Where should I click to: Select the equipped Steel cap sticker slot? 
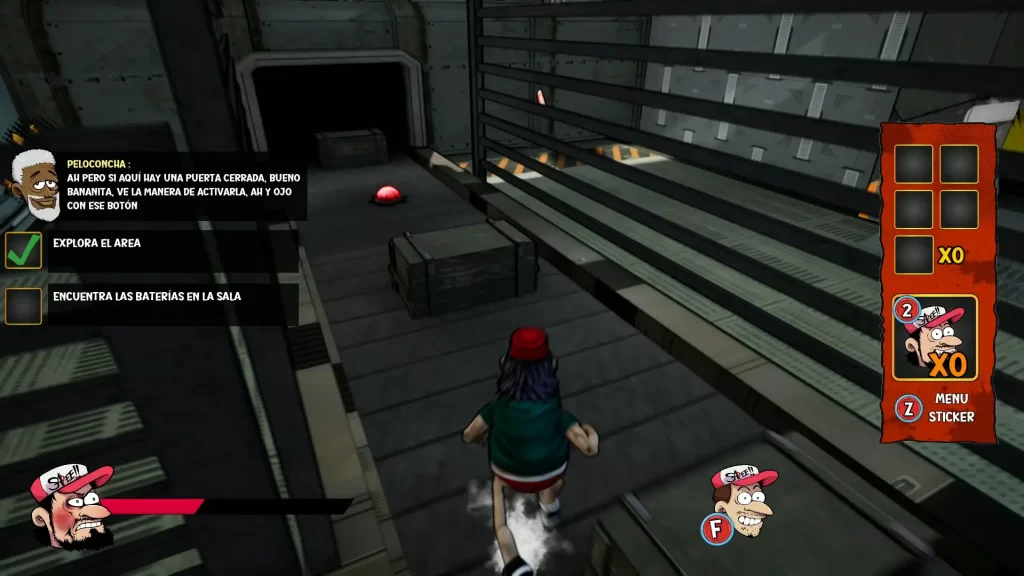934,337
